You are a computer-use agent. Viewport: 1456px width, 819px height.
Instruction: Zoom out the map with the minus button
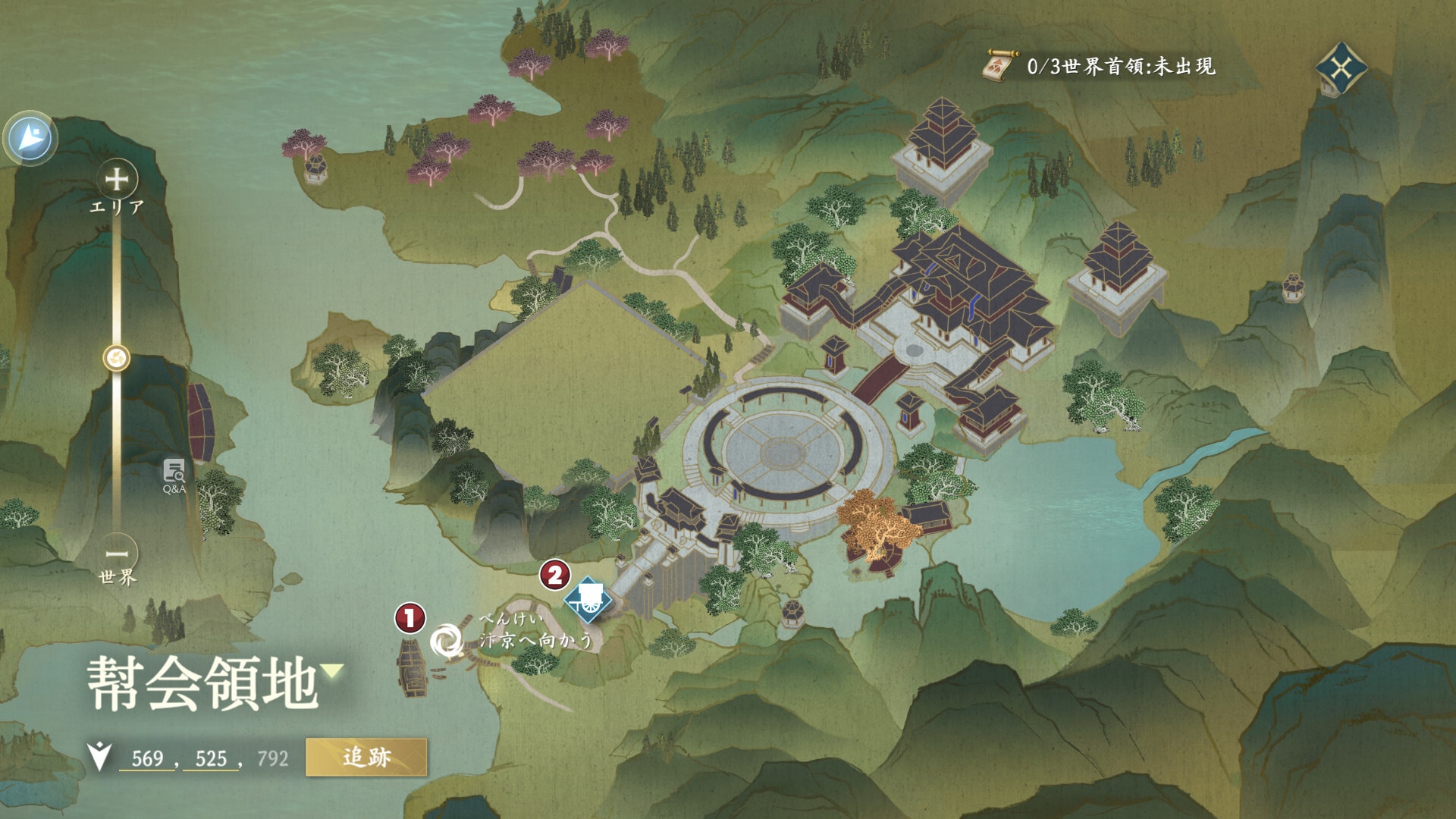click(117, 554)
